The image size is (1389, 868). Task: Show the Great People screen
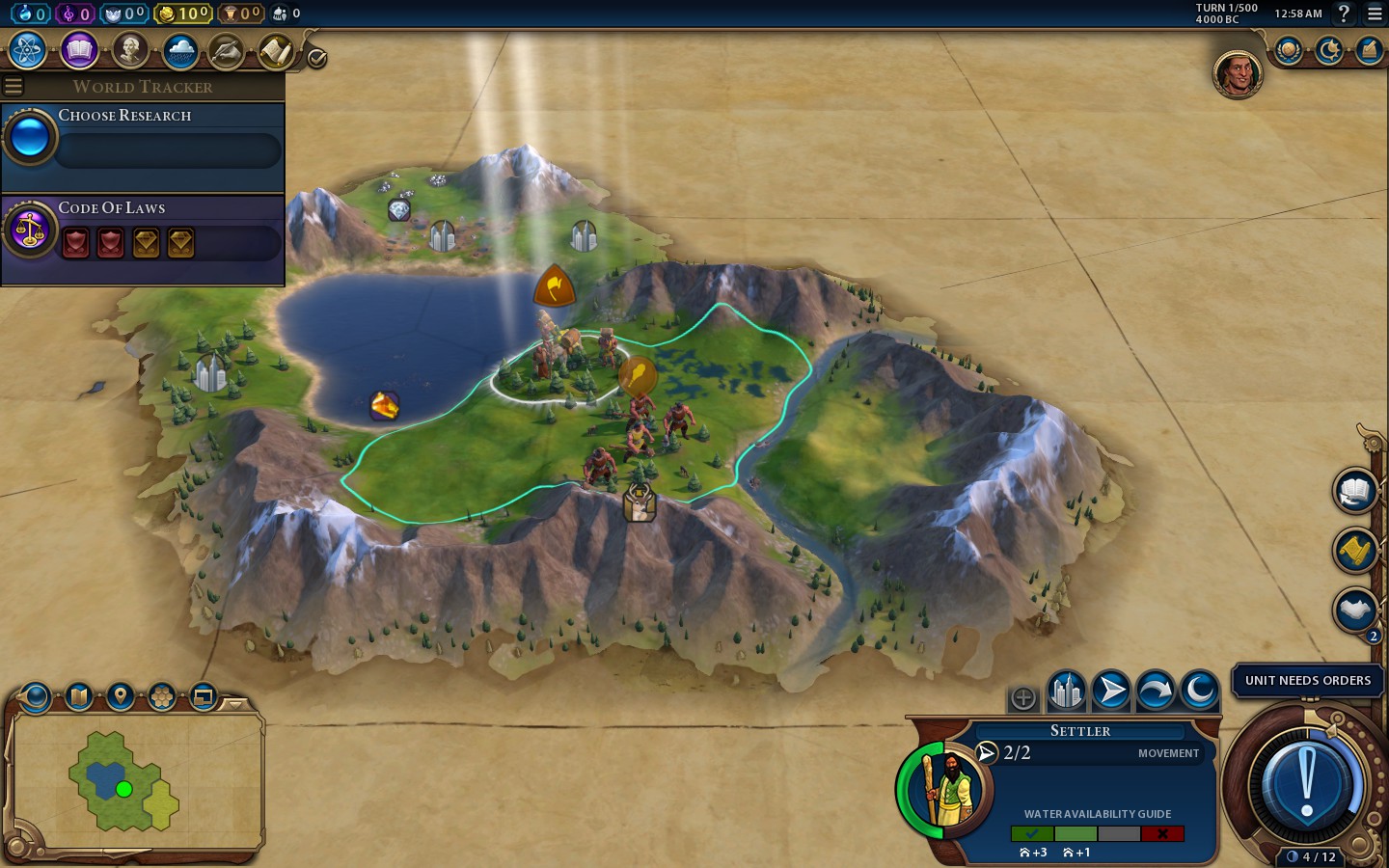coord(129,50)
